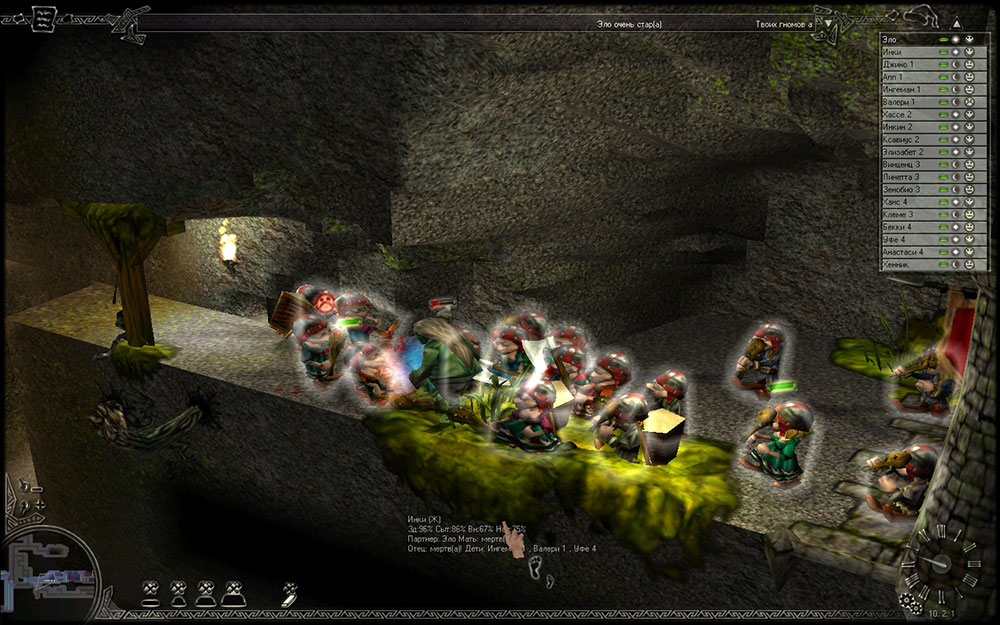The height and width of the screenshot is (625, 1000).
Task: Select Ксавиус 2 from the roster
Action: [x=905, y=140]
